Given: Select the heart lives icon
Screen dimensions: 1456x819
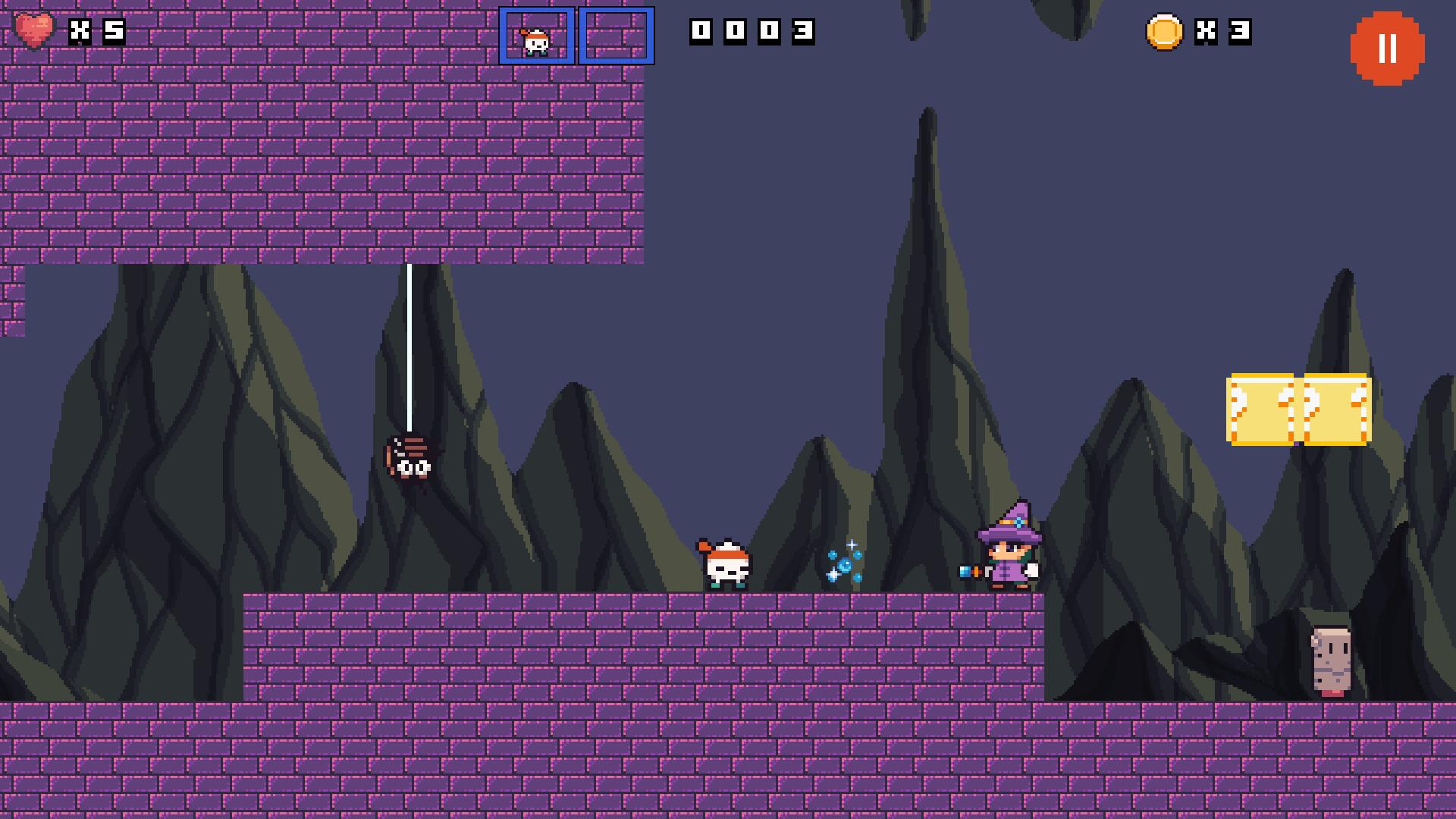Looking at the screenshot, I should [x=34, y=32].
